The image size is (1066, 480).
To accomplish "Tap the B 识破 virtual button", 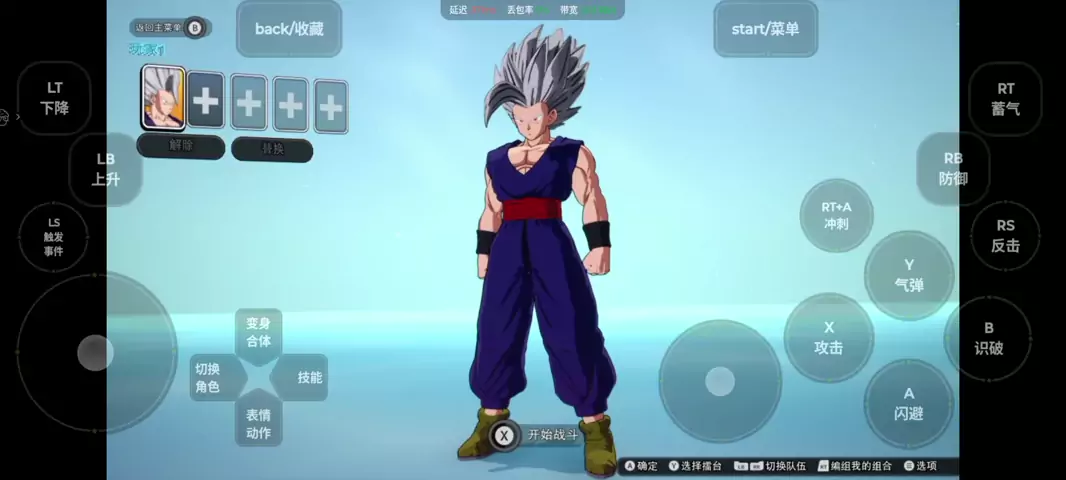I will point(988,338).
